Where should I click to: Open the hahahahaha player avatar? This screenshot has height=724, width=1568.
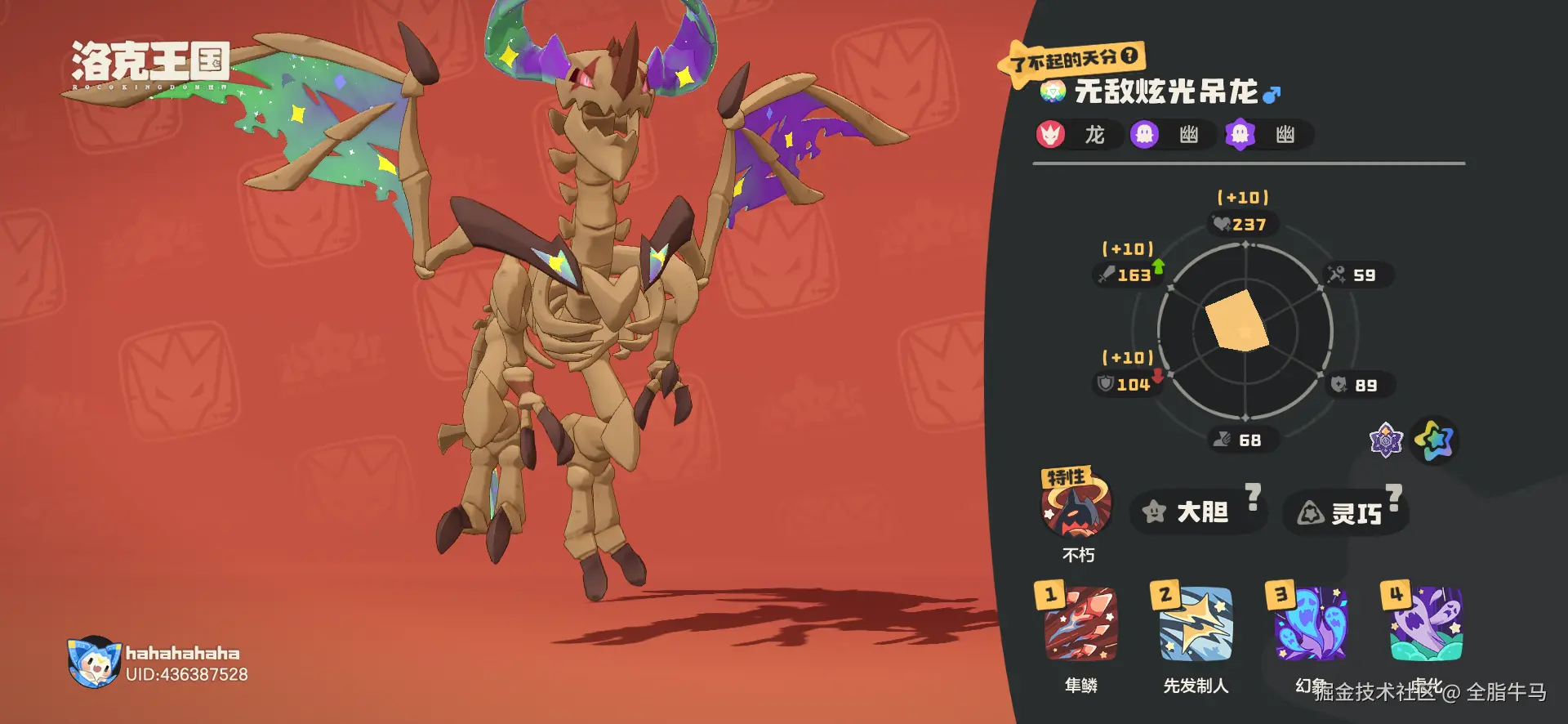[x=94, y=662]
